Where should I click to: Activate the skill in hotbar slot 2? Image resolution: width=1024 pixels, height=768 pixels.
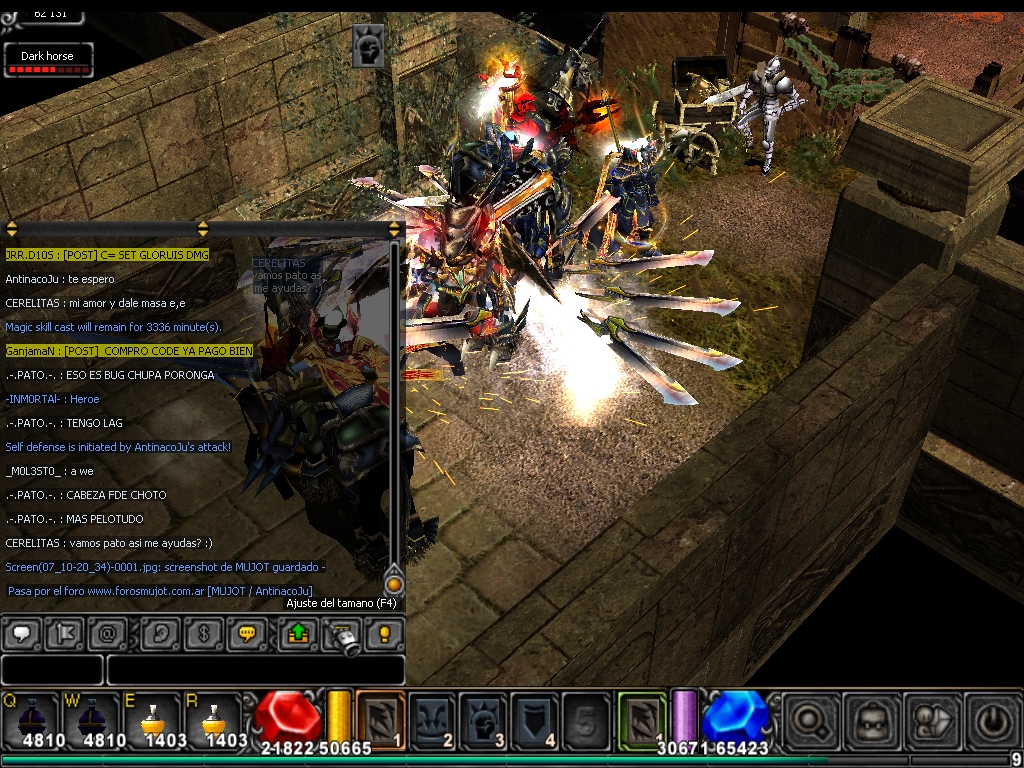point(433,717)
